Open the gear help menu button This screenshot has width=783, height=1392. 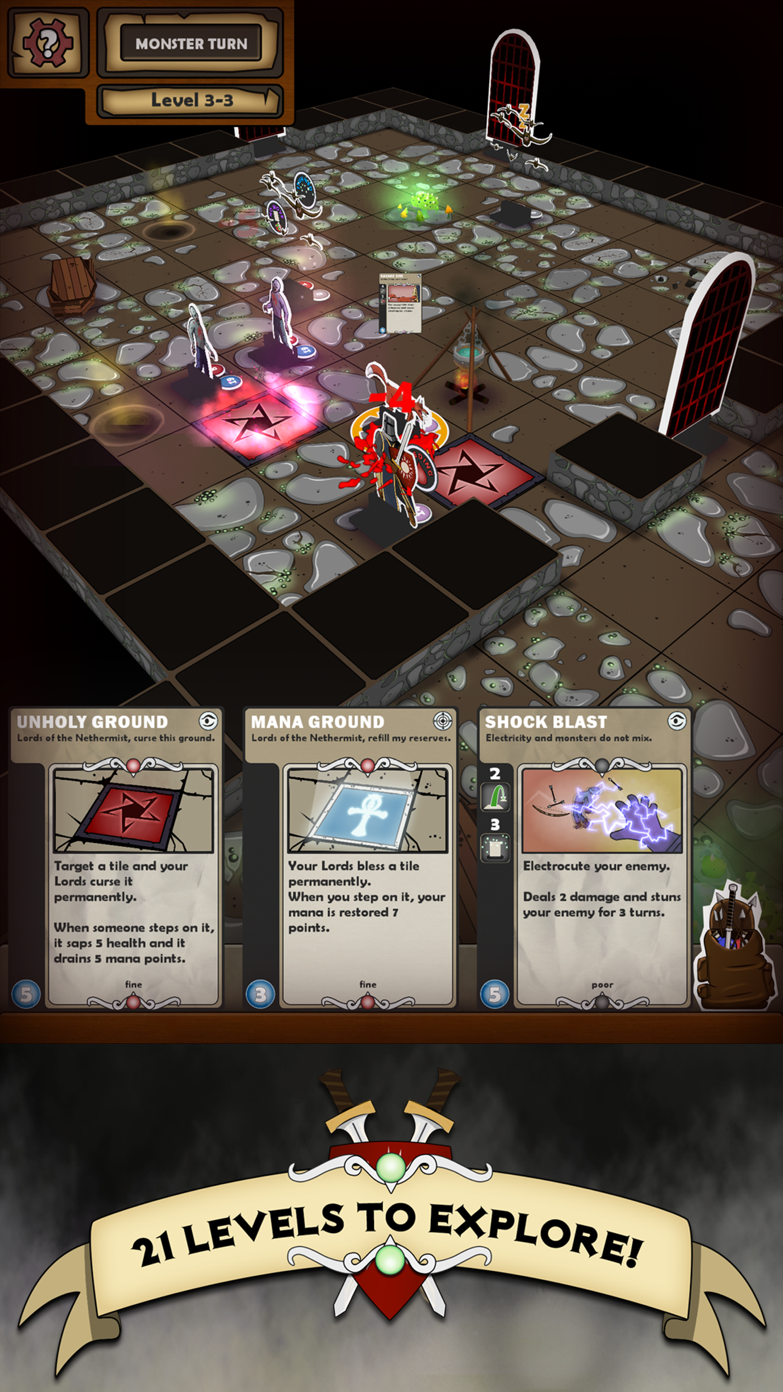[x=47, y=43]
